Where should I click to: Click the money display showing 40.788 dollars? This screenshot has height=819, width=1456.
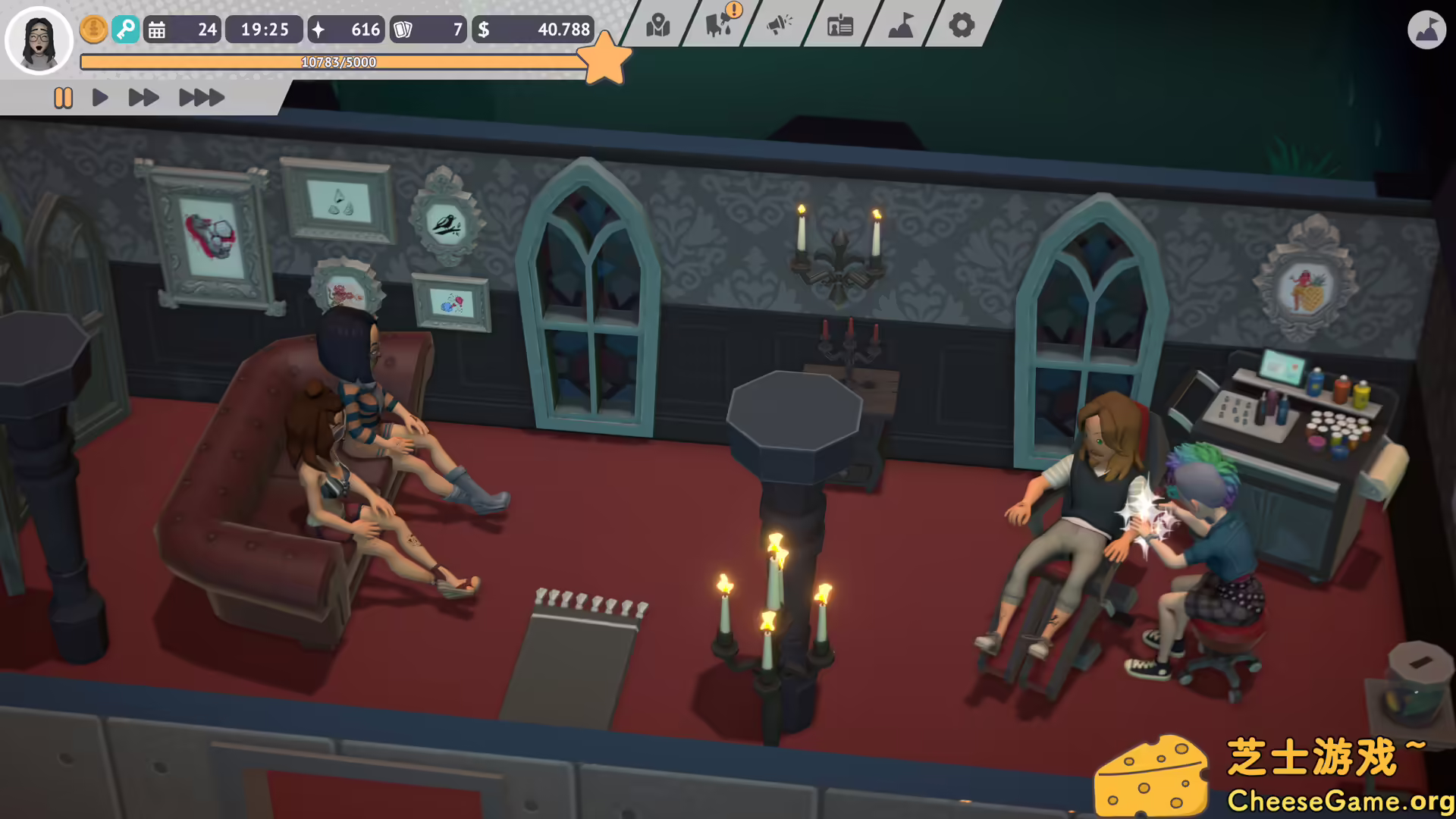tap(531, 30)
